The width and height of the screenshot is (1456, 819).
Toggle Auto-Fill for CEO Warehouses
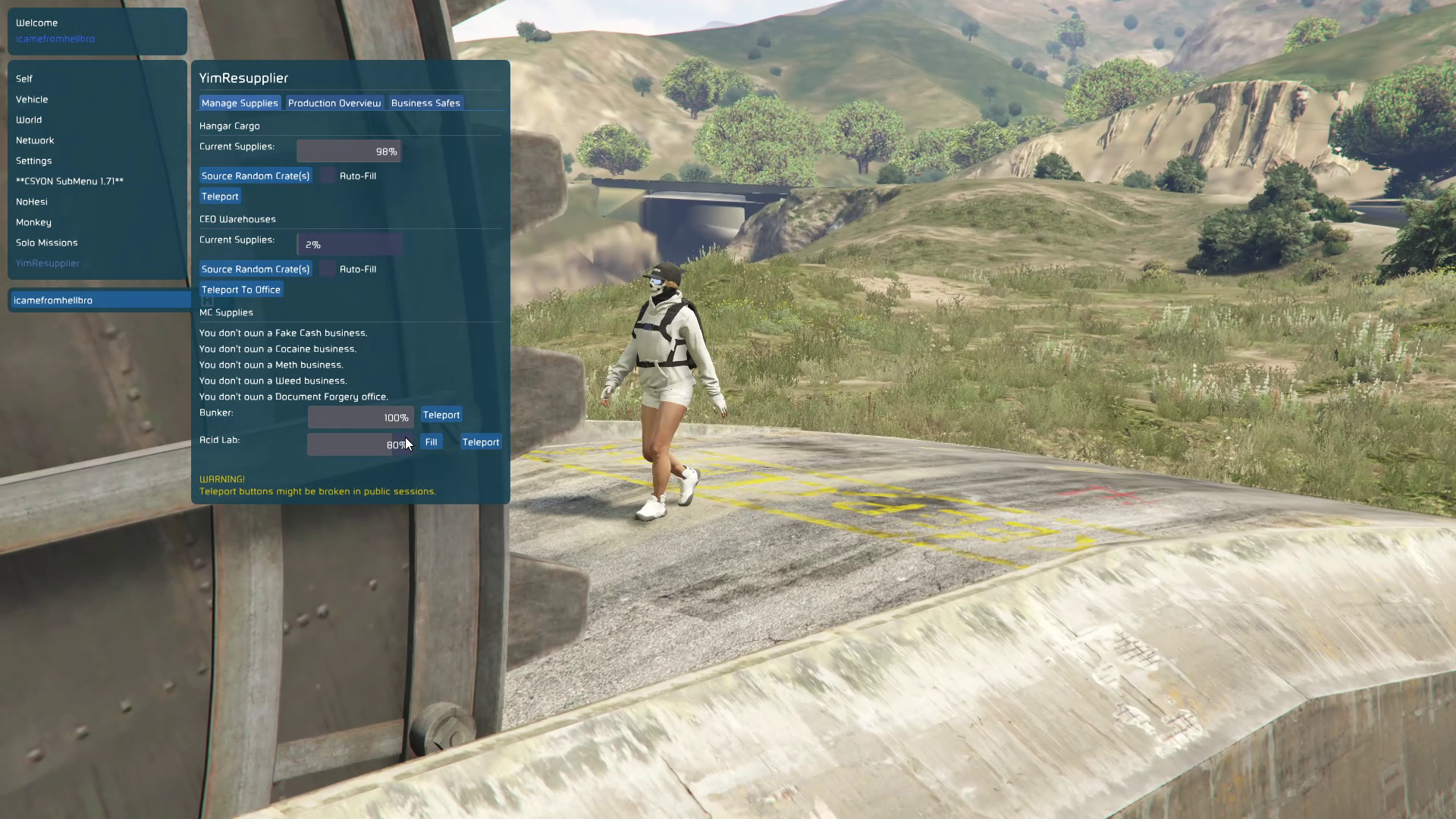[x=328, y=269]
